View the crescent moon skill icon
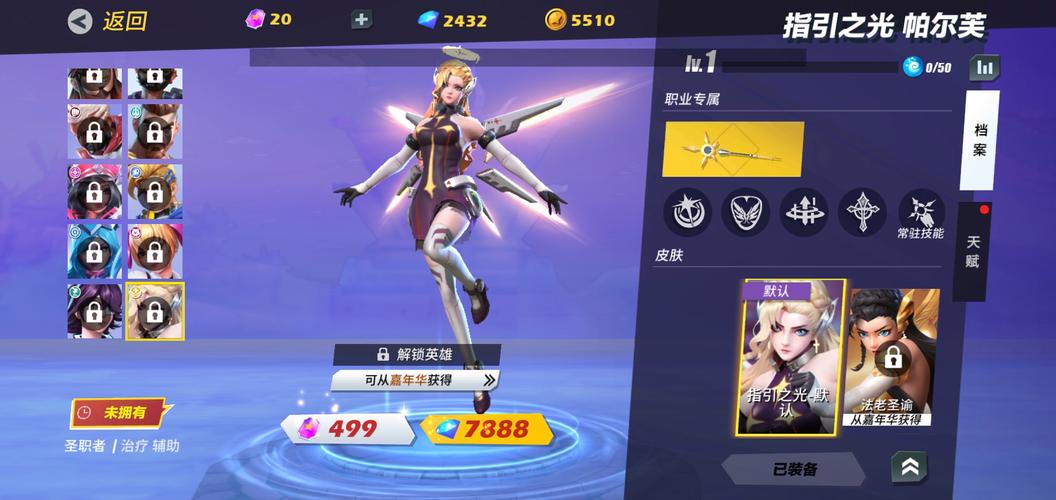 coord(688,211)
